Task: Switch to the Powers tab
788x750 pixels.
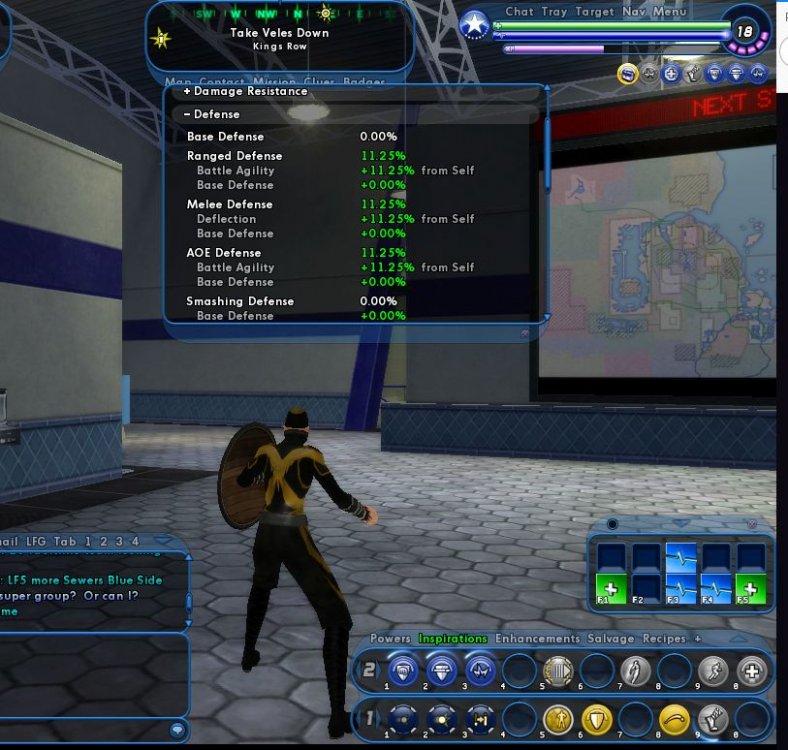Action: pos(391,638)
